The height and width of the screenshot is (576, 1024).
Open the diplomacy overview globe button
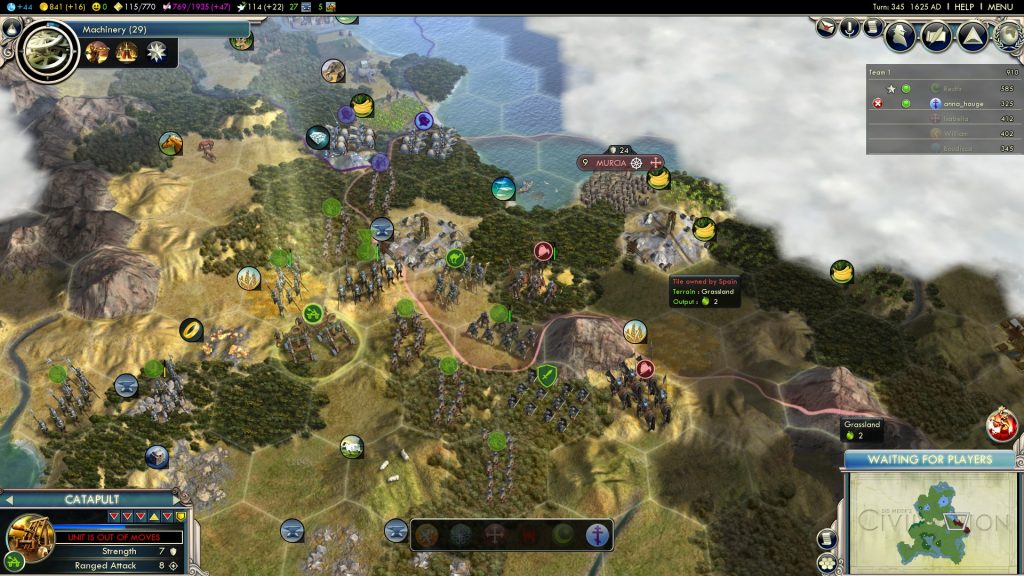(x=1006, y=36)
